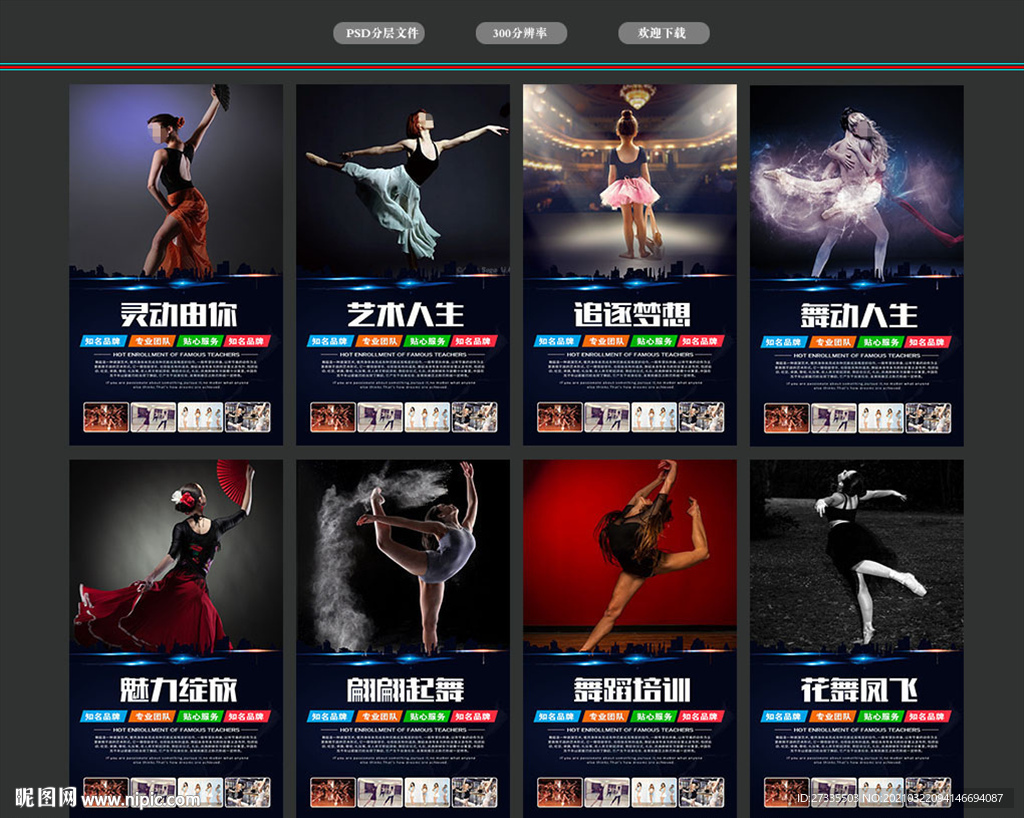The width and height of the screenshot is (1024, 818).
Task: Open the 翩翩起舞 poster thumbnail
Action: click(403, 638)
